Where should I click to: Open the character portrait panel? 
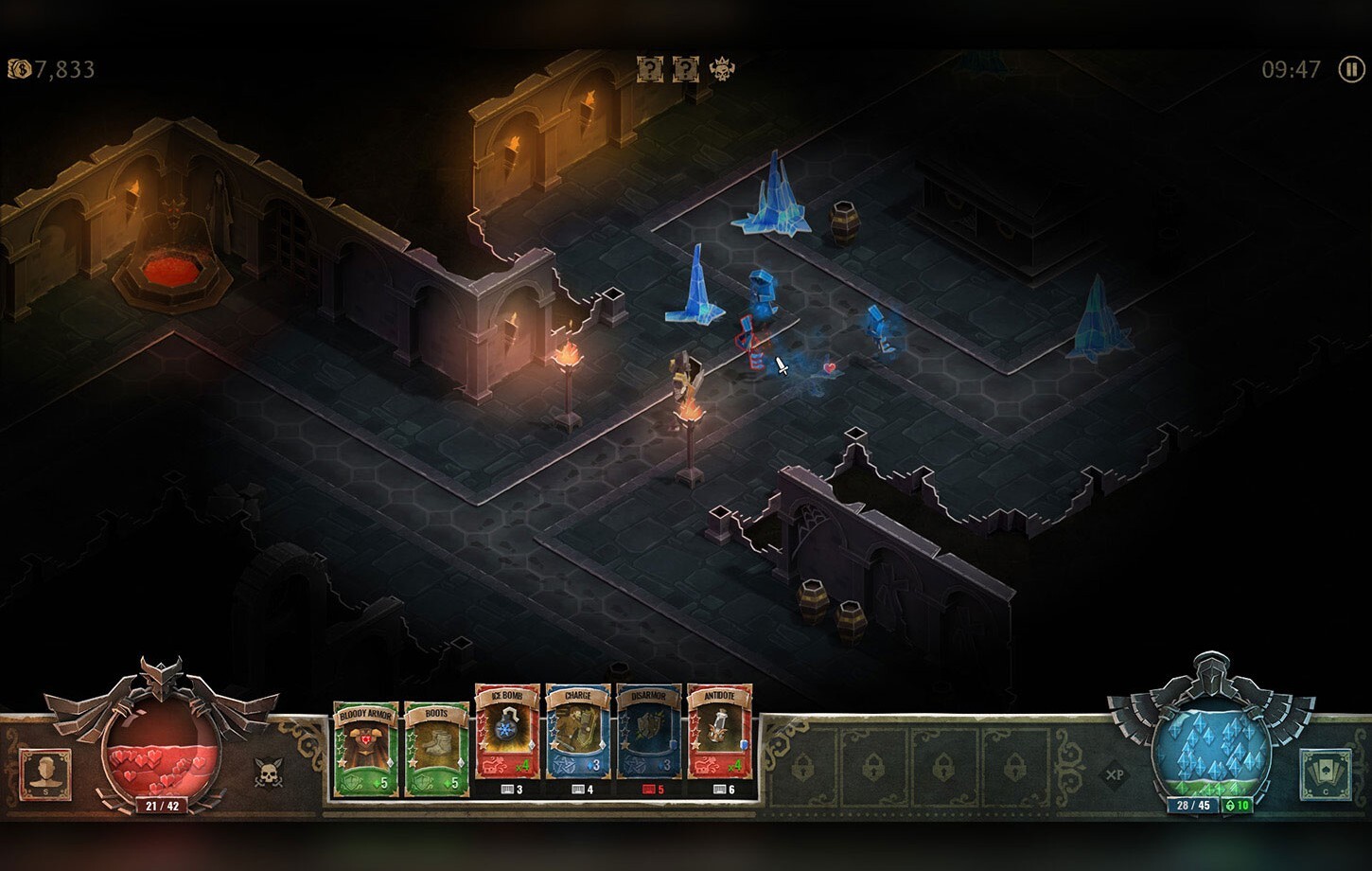(44, 773)
